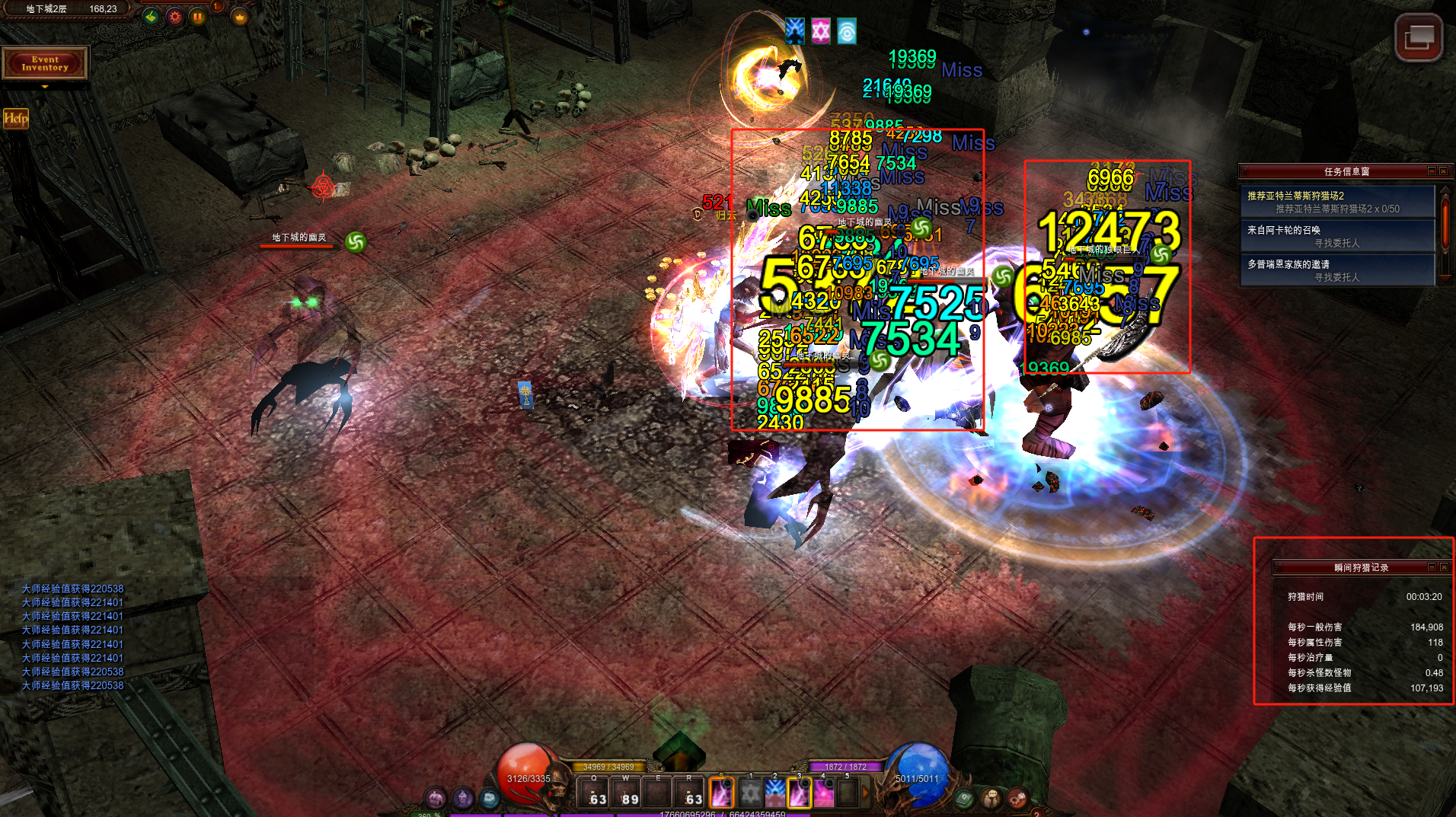1456x817 pixels.
Task: Open the cogwheel system menu icon bottom-right
Action: point(1017,798)
